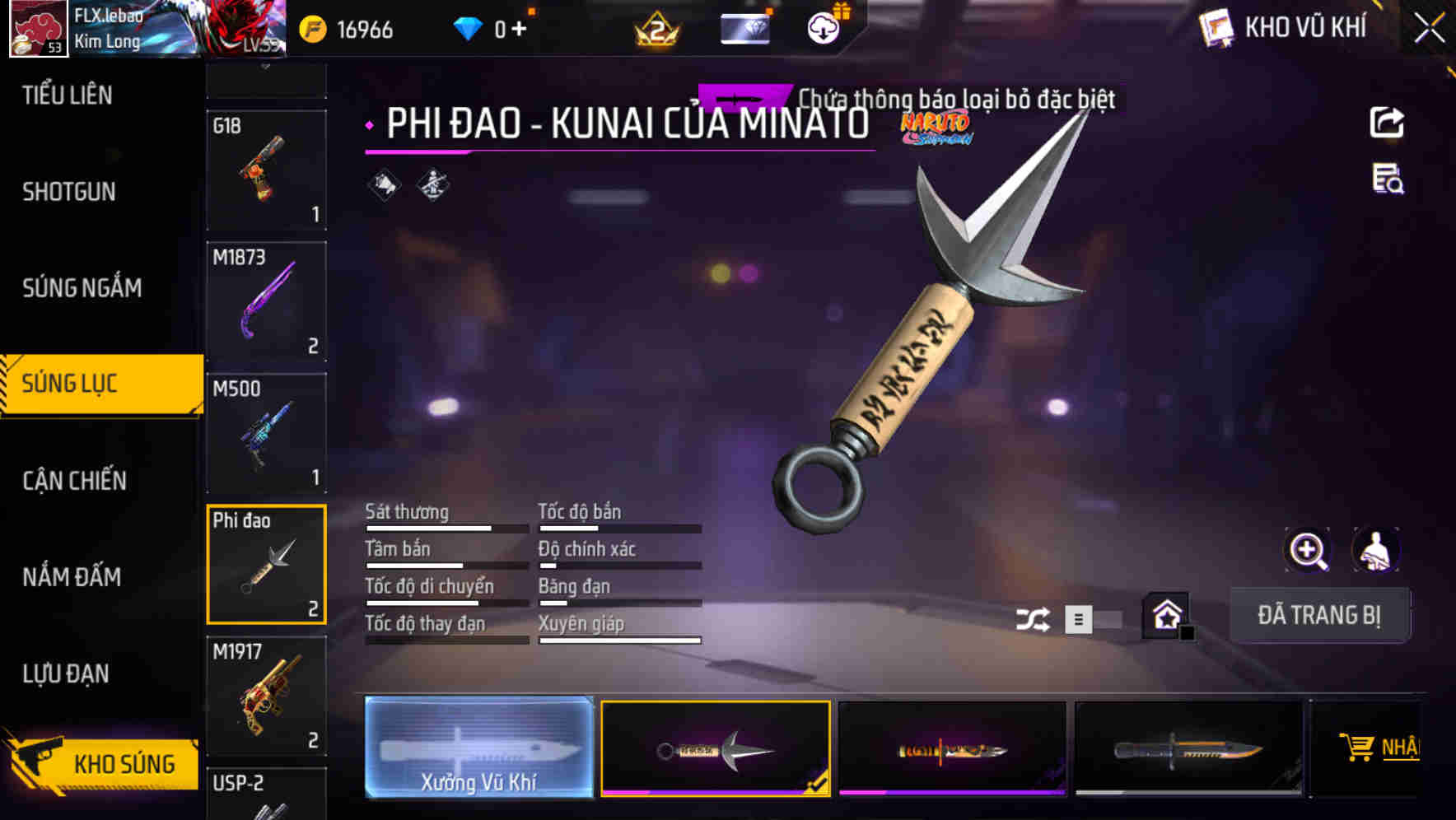Toggle the second diamond-shaped perk icon

coord(432,185)
